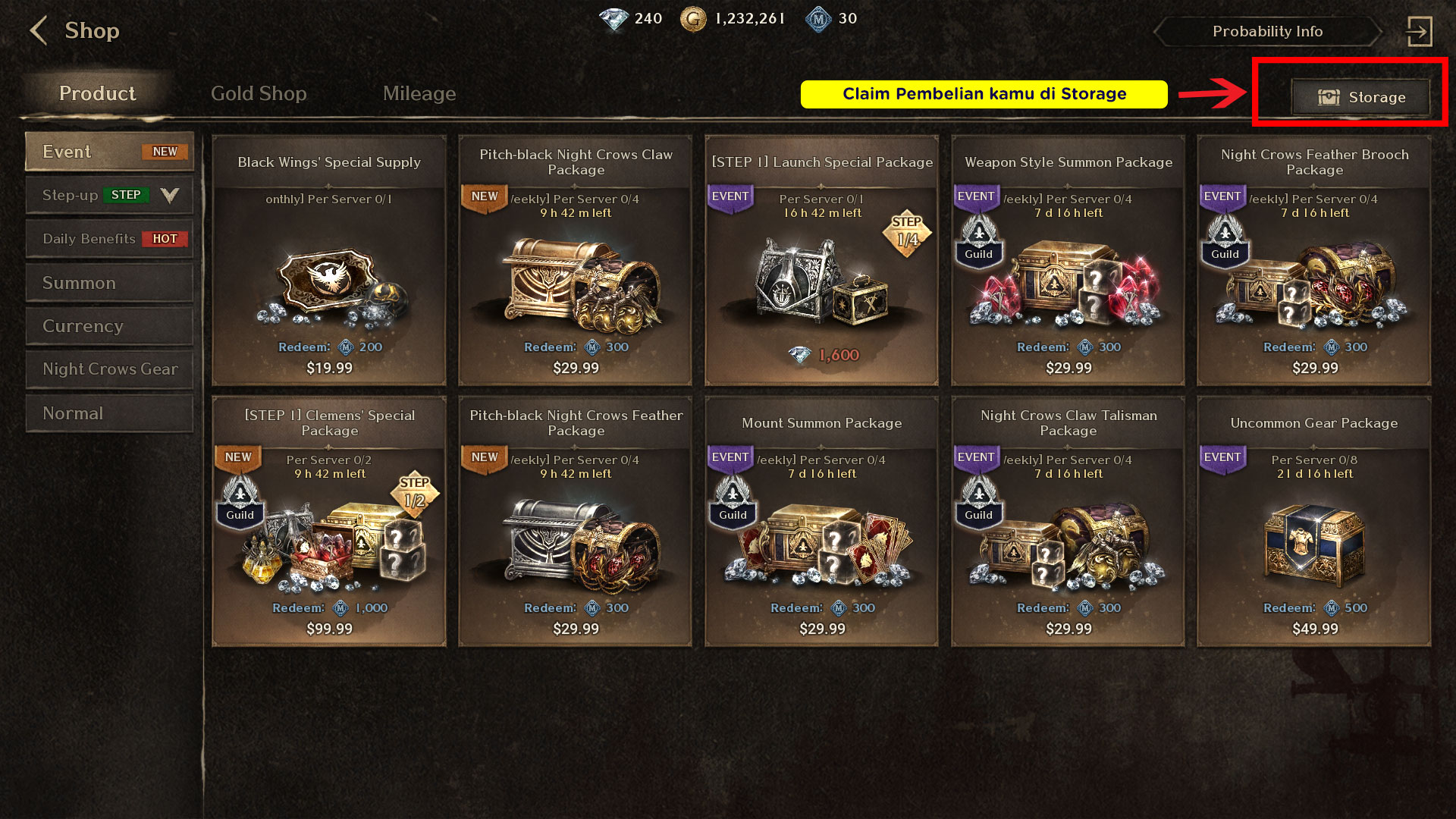The width and height of the screenshot is (1456, 819).
Task: Open the Storage to claim purchases
Action: click(1361, 97)
